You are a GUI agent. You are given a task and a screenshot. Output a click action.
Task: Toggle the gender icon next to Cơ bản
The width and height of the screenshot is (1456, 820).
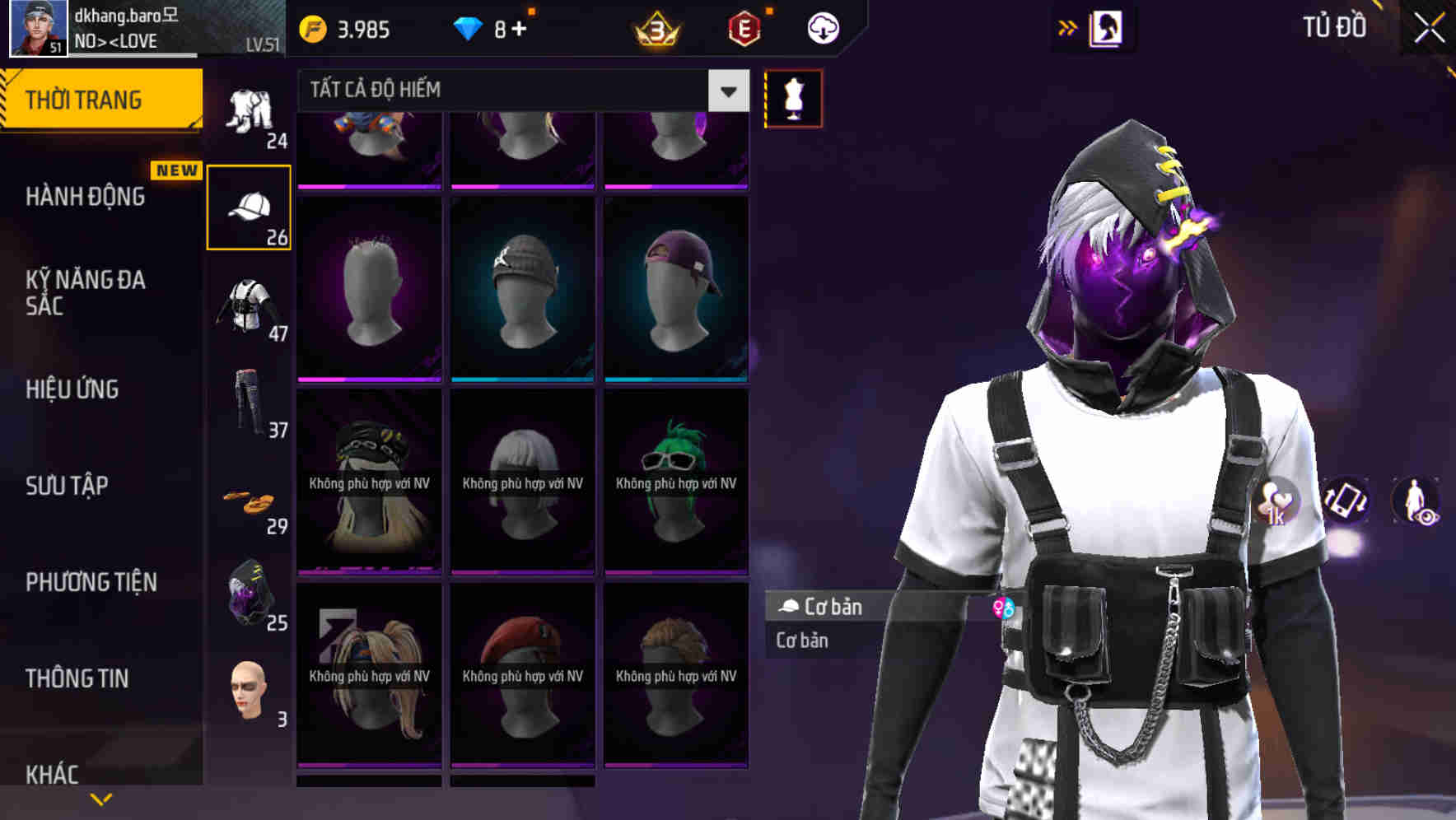click(1003, 607)
